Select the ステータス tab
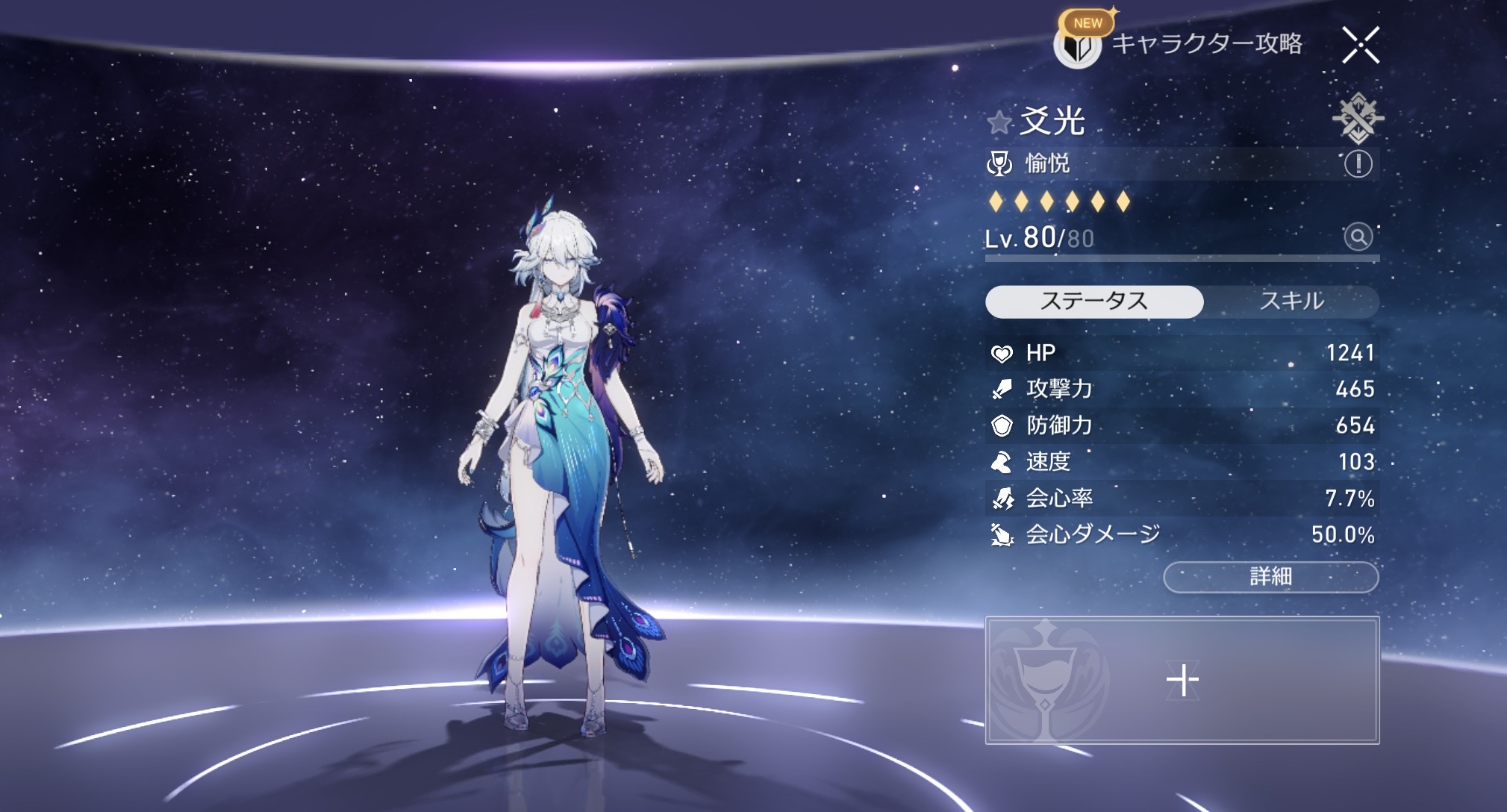The image size is (1507, 812). point(1094,302)
